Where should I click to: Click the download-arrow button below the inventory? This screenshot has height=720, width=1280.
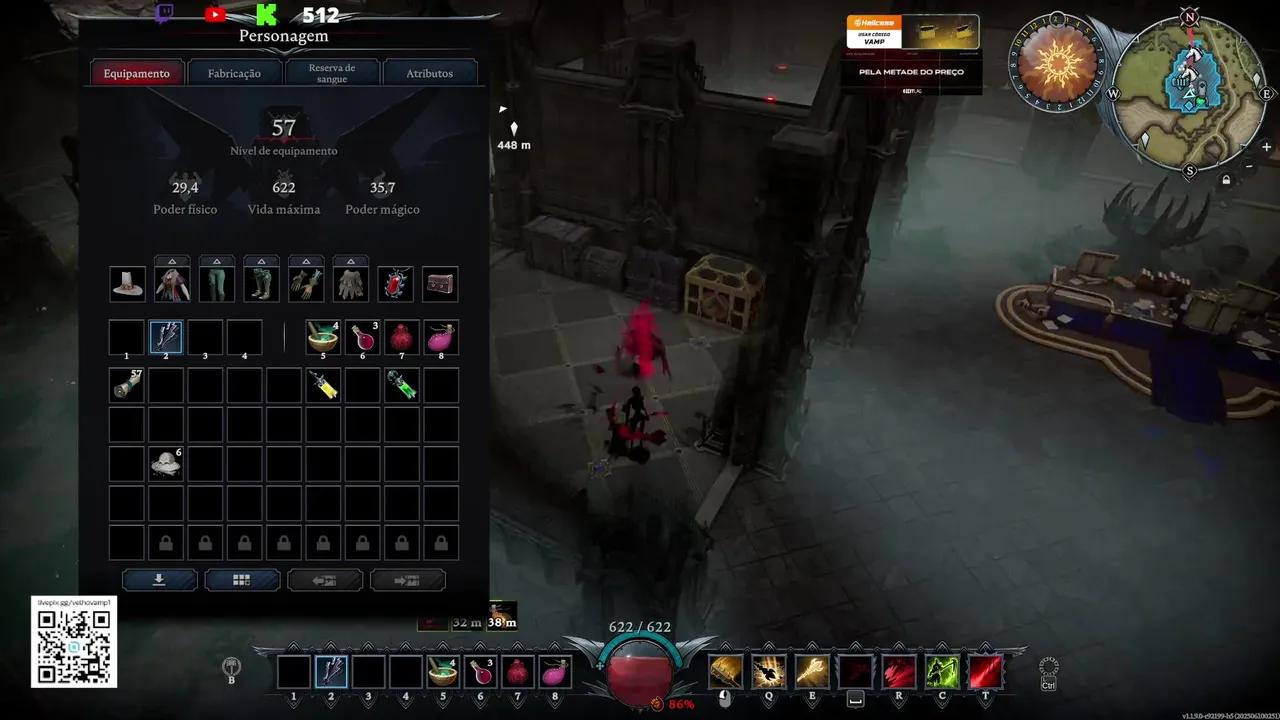[159, 580]
